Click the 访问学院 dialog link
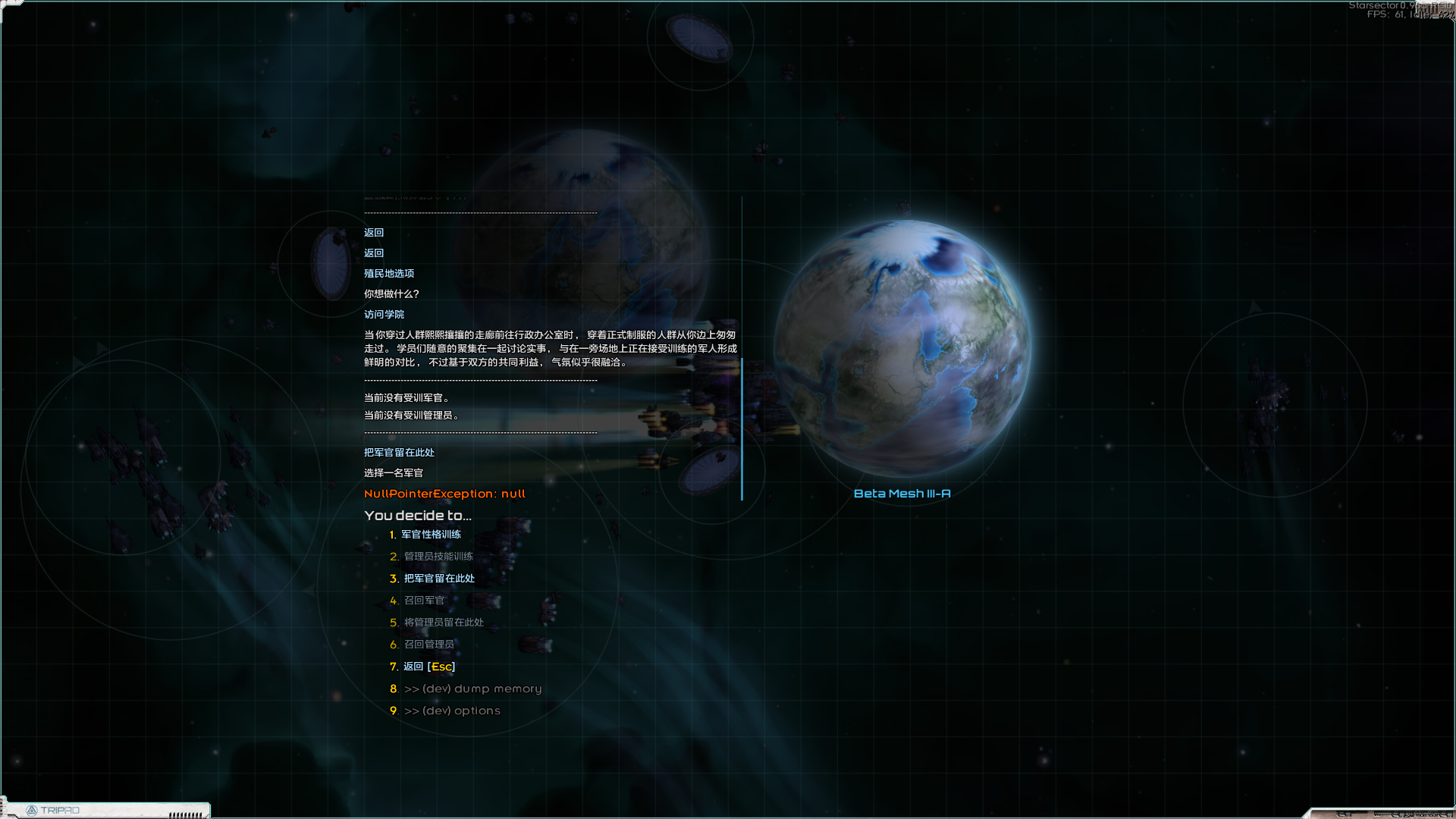Image resolution: width=1456 pixels, height=819 pixels. tap(384, 314)
